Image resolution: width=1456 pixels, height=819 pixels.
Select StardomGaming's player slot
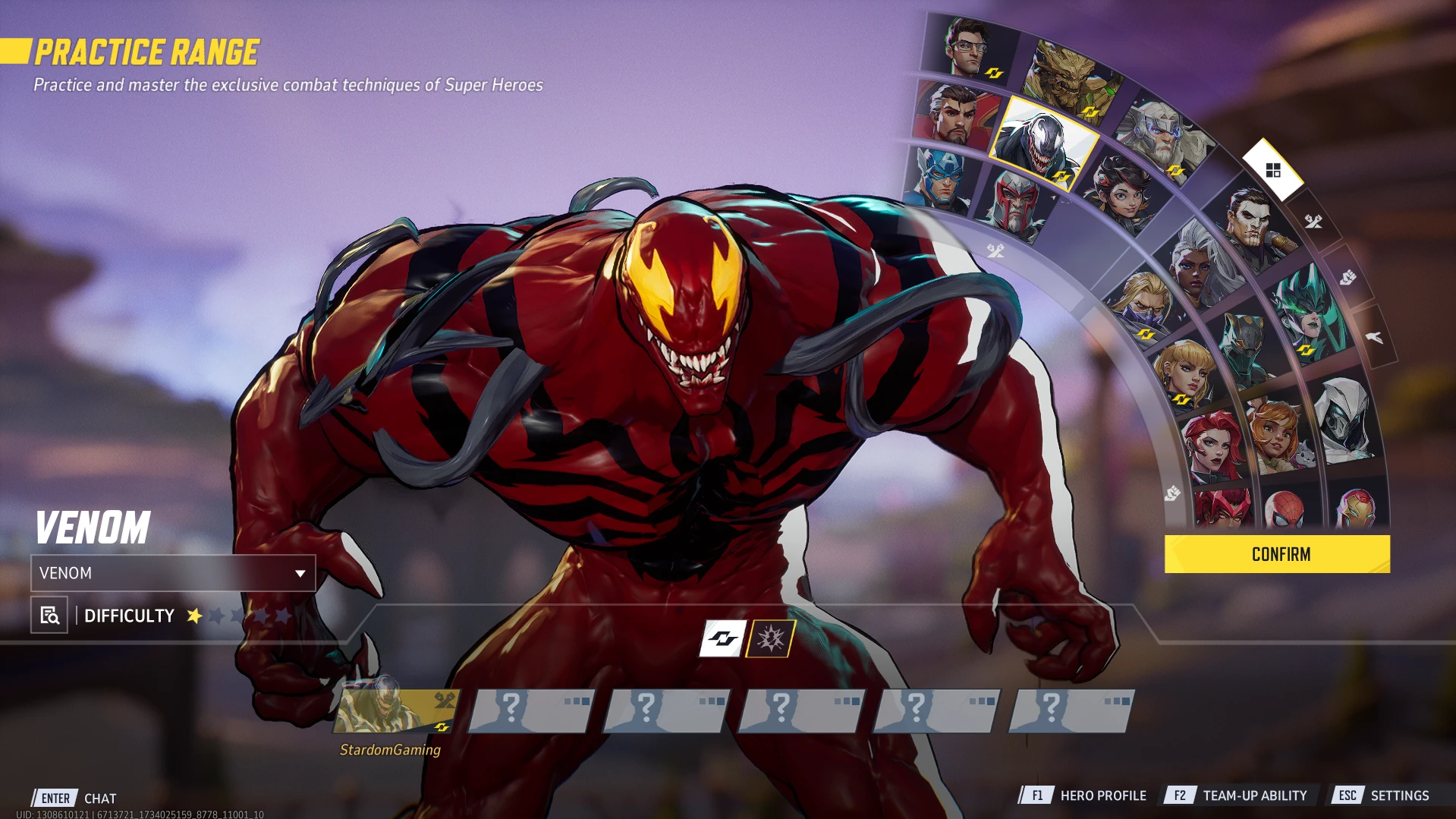click(396, 711)
